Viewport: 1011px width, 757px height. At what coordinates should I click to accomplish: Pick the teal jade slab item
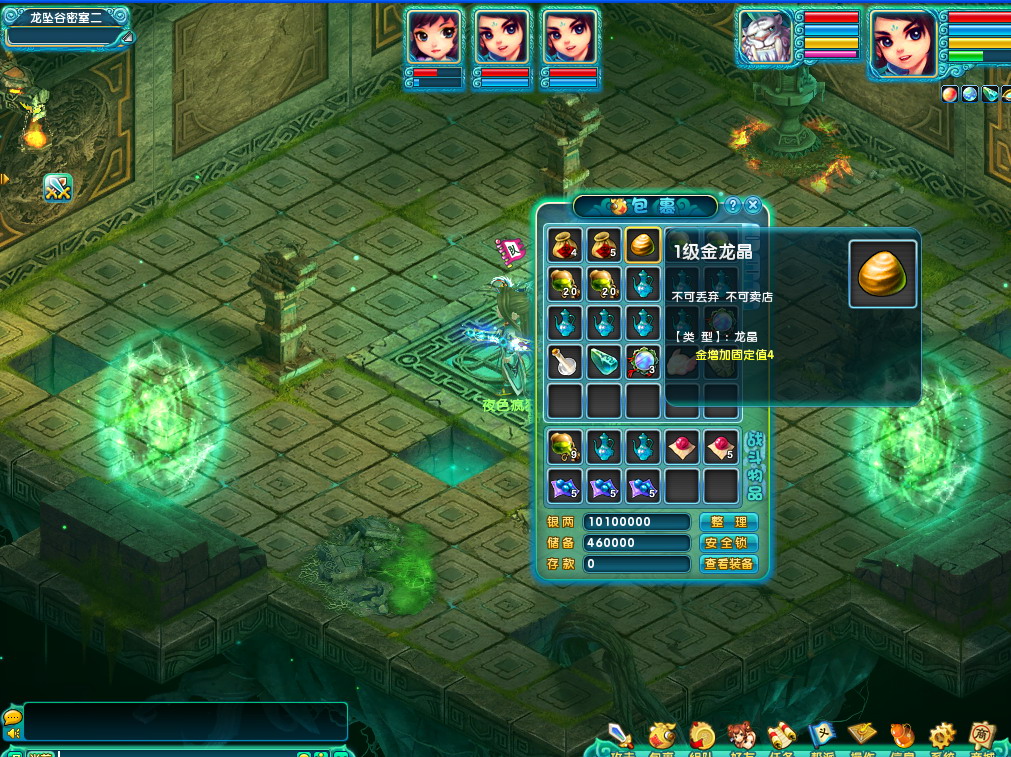click(x=604, y=362)
